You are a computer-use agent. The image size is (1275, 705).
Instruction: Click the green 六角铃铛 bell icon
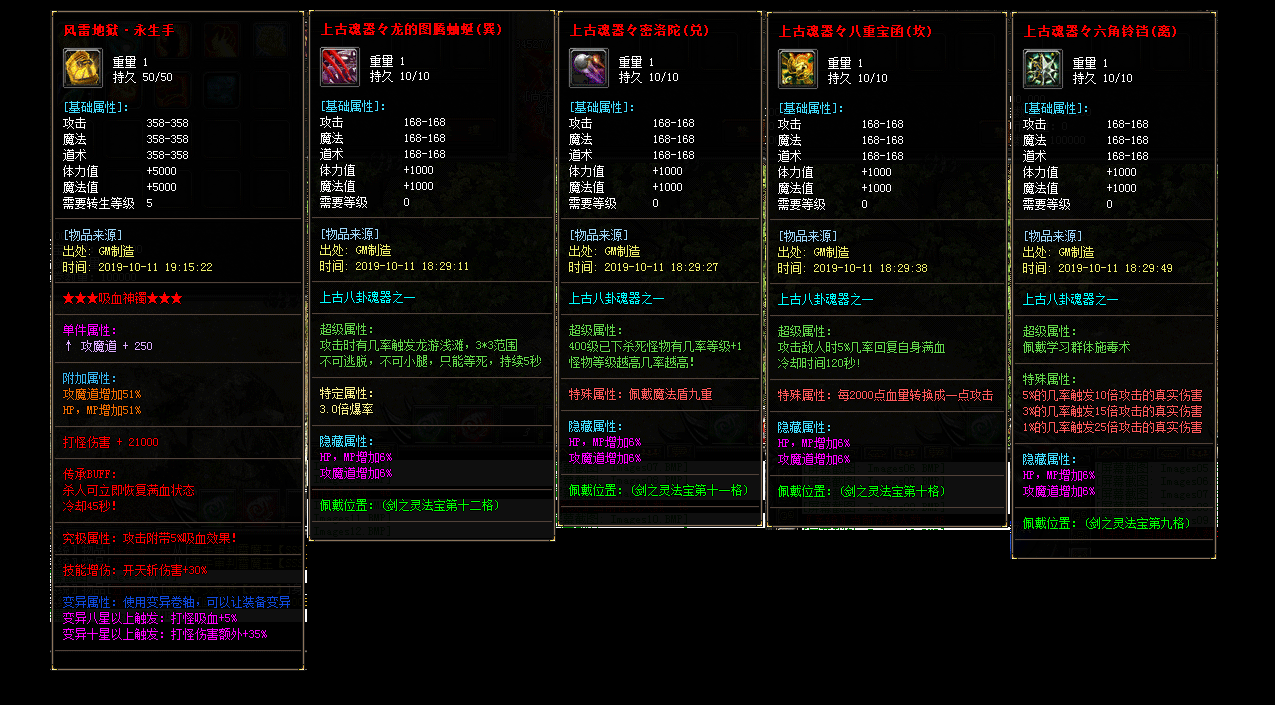[x=1043, y=69]
